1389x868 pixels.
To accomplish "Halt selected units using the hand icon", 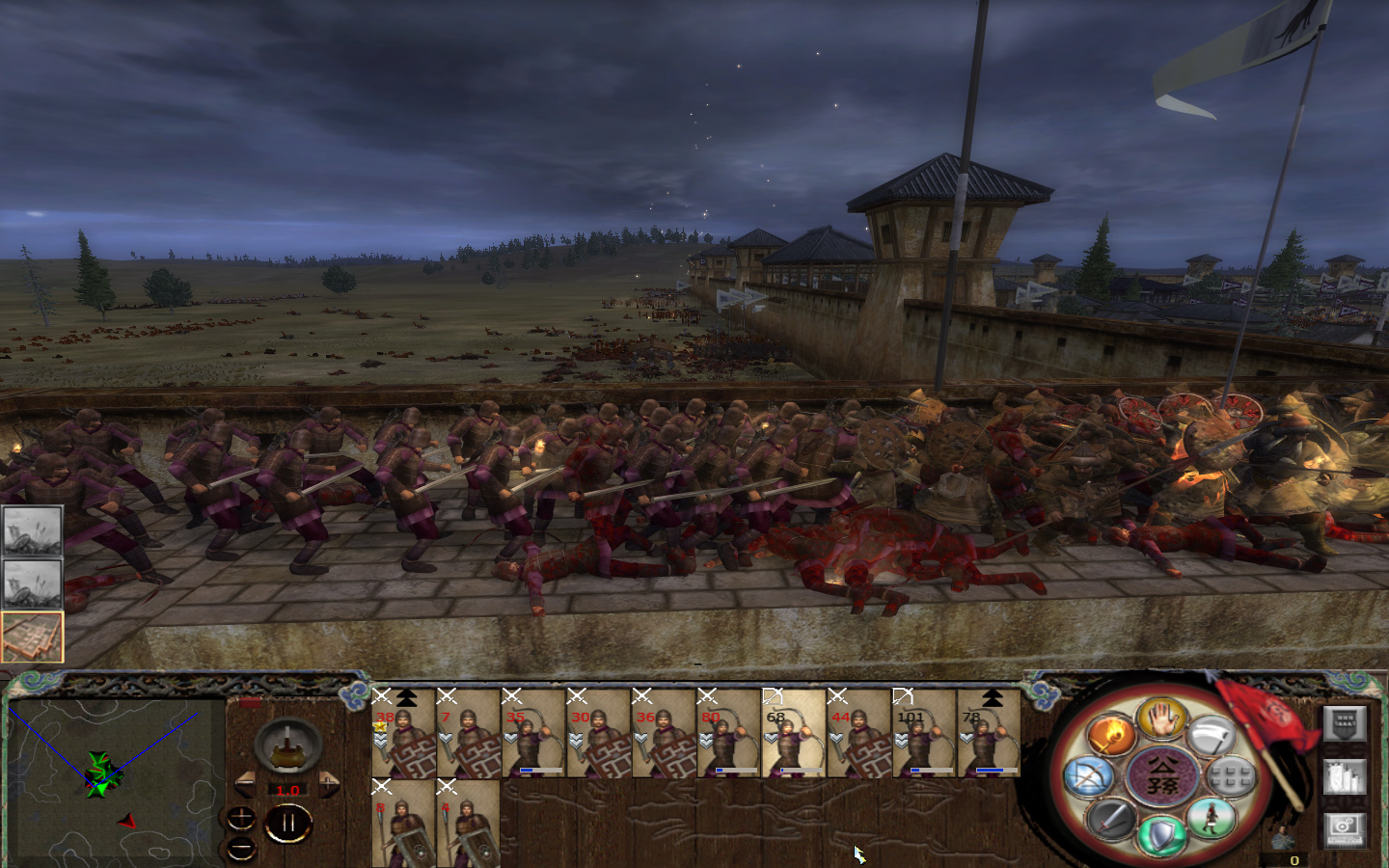I will click(x=1162, y=723).
